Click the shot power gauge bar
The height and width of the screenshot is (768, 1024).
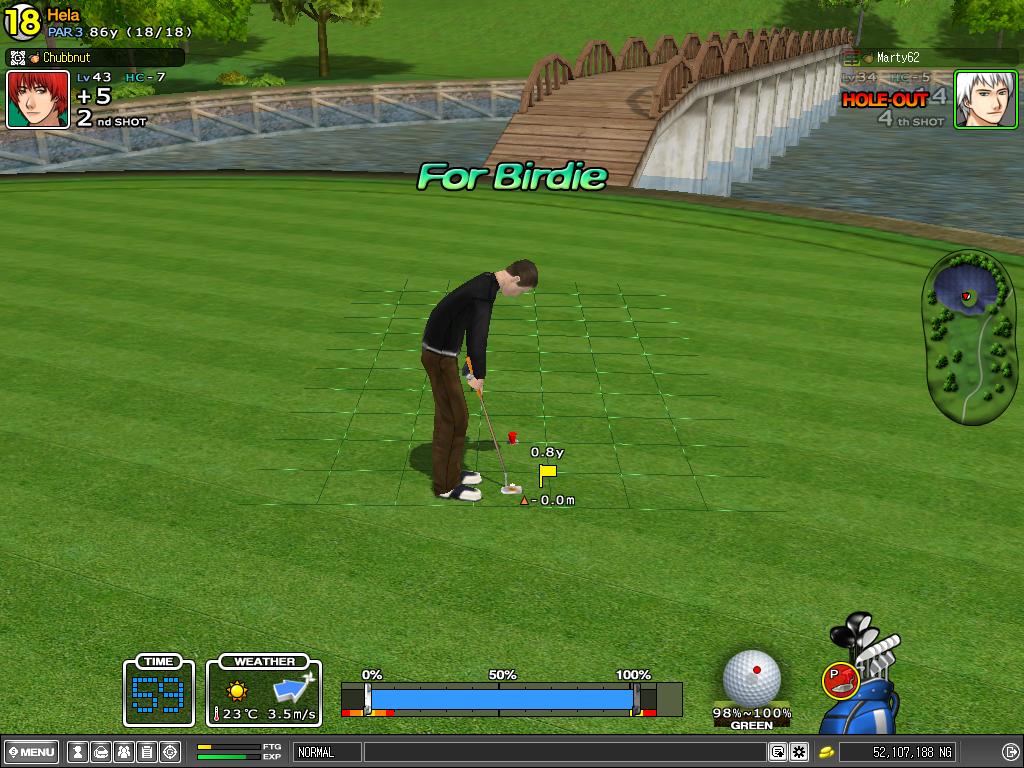pyautogui.click(x=500, y=698)
